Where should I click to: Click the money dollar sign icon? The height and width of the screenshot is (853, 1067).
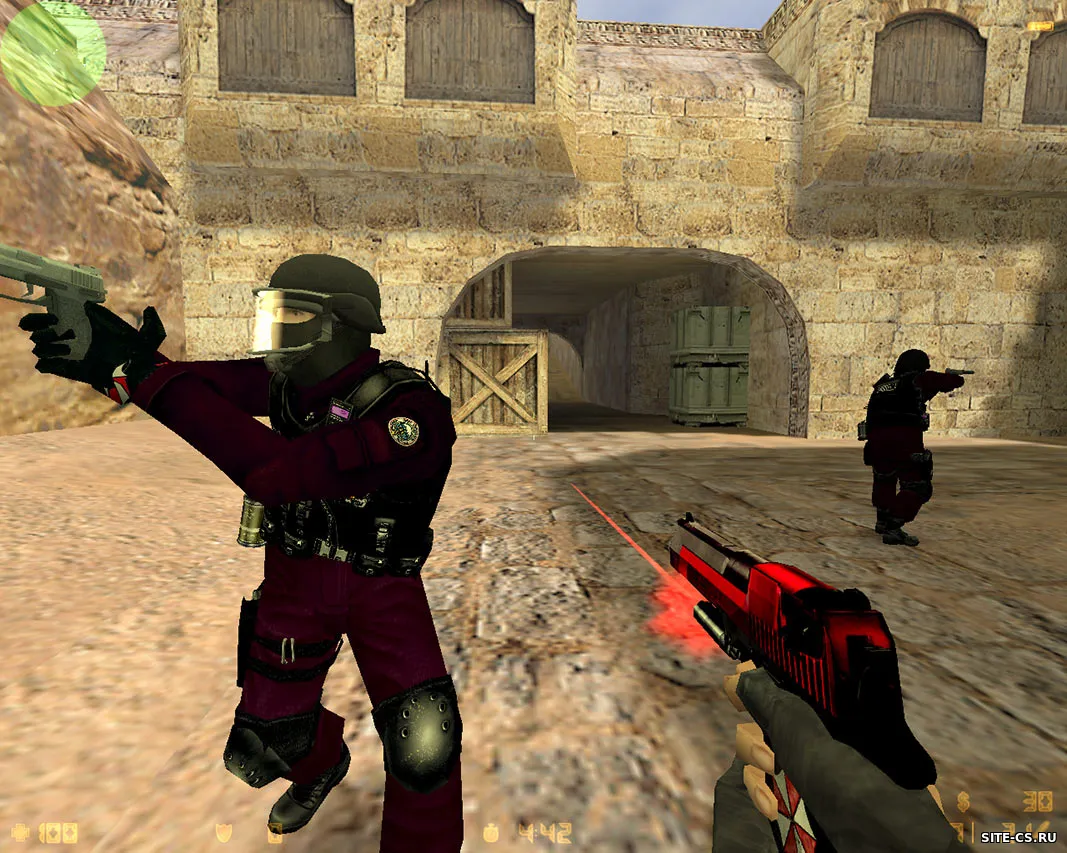pos(963,800)
